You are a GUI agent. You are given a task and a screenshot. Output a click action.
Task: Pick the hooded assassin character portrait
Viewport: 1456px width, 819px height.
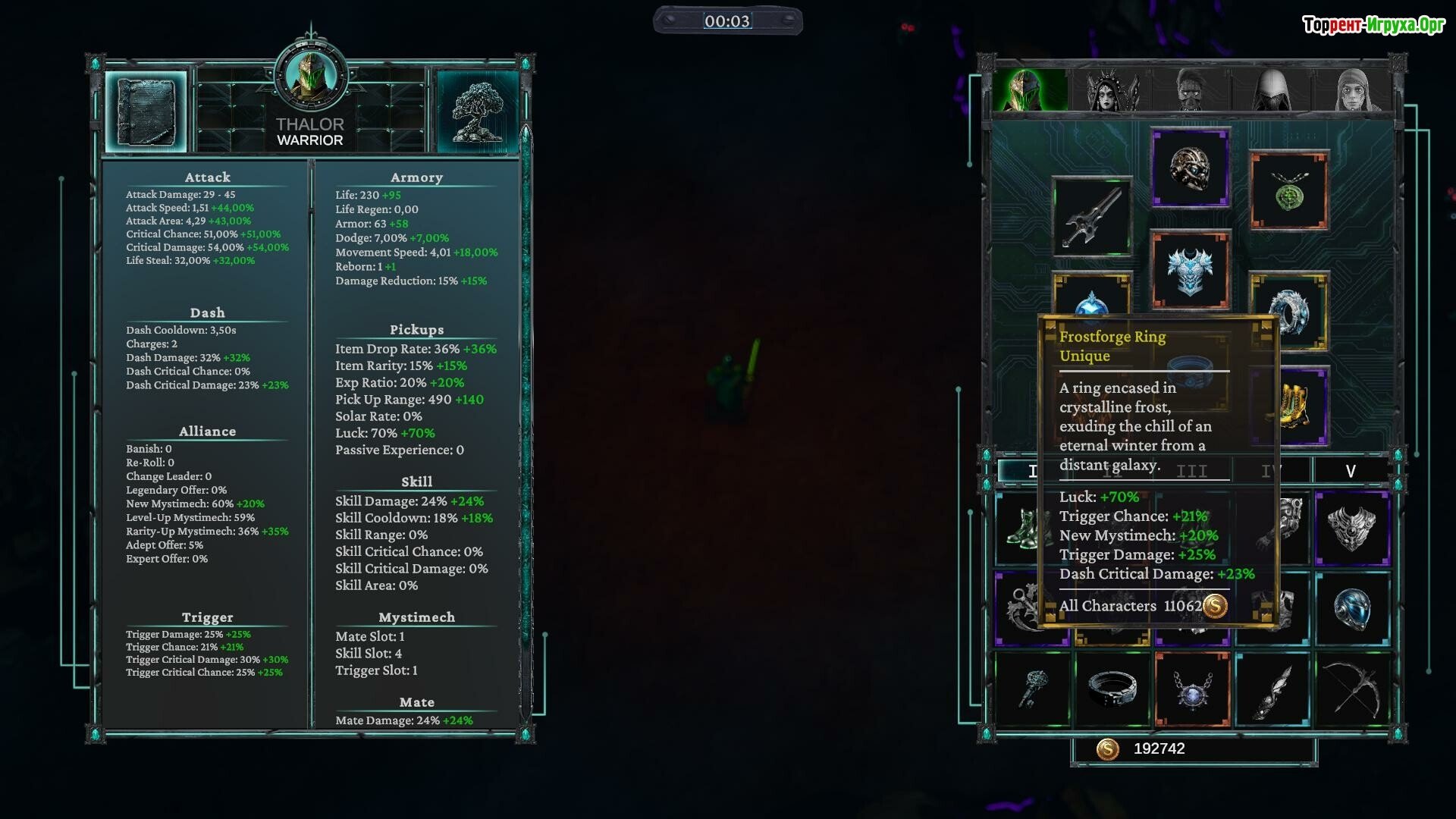pos(1272,90)
